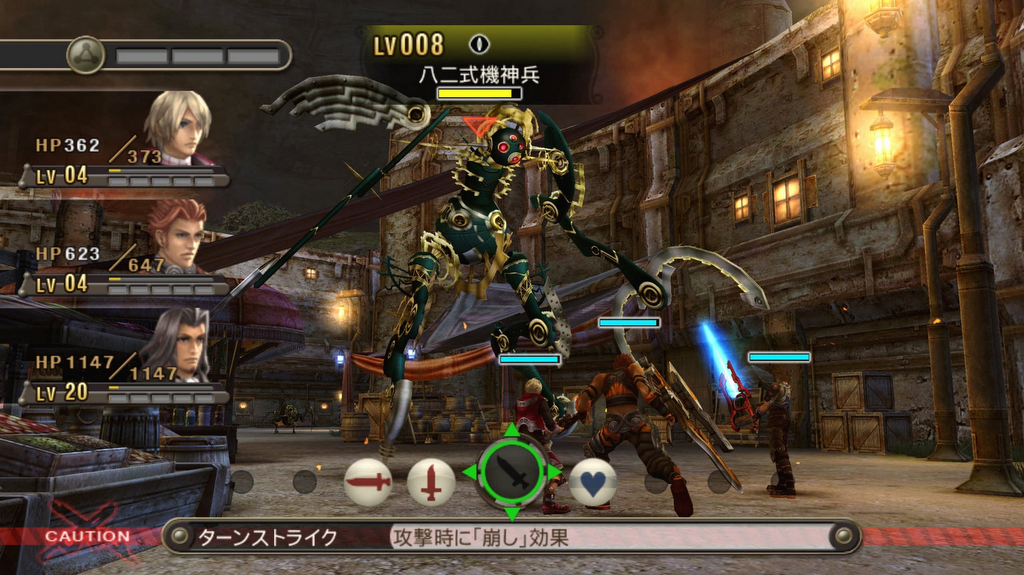The width and height of the screenshot is (1024, 575).
Task: Choose the grey-haired level 20 ally portrait
Action: pyautogui.click(x=178, y=343)
